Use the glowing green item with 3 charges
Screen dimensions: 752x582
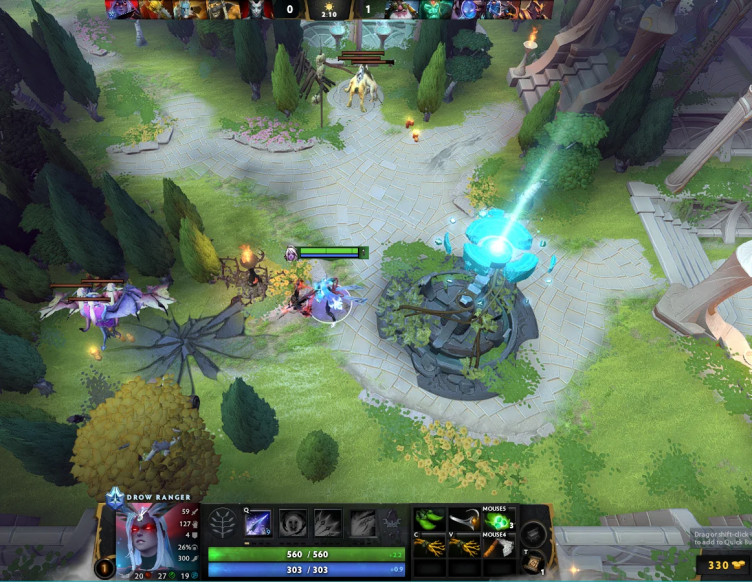(x=497, y=522)
